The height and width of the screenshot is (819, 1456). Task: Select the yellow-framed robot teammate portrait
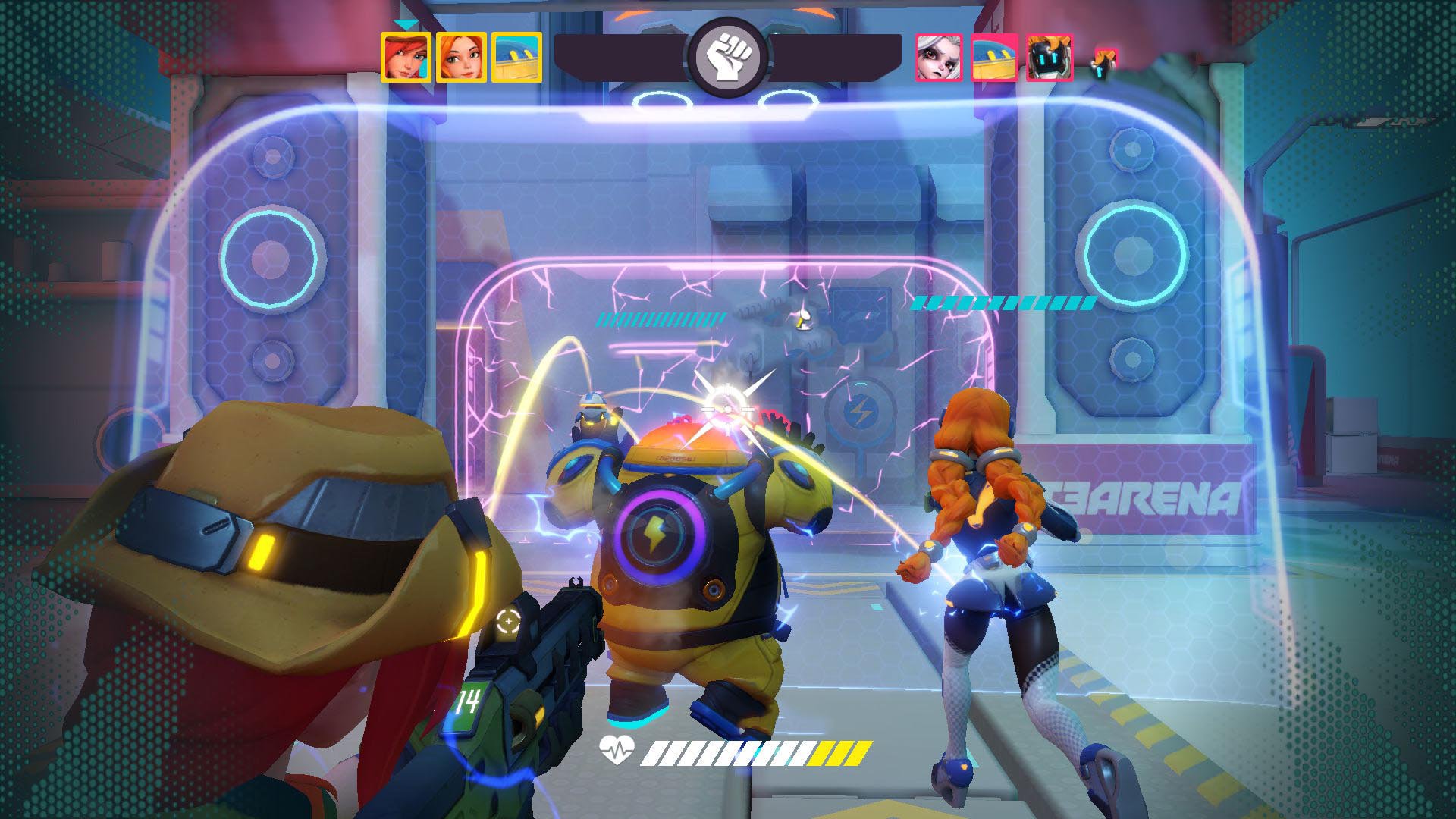click(x=516, y=57)
